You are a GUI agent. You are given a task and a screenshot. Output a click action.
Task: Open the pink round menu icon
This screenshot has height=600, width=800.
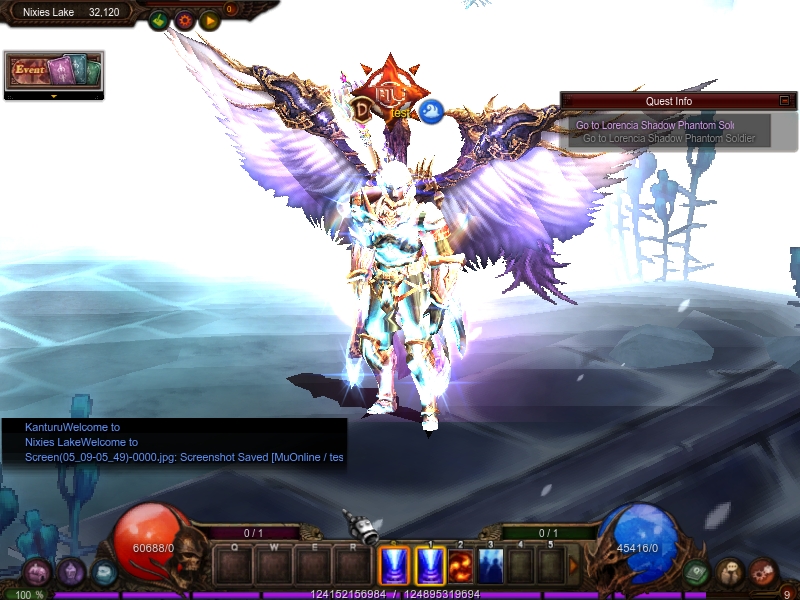click(37, 572)
